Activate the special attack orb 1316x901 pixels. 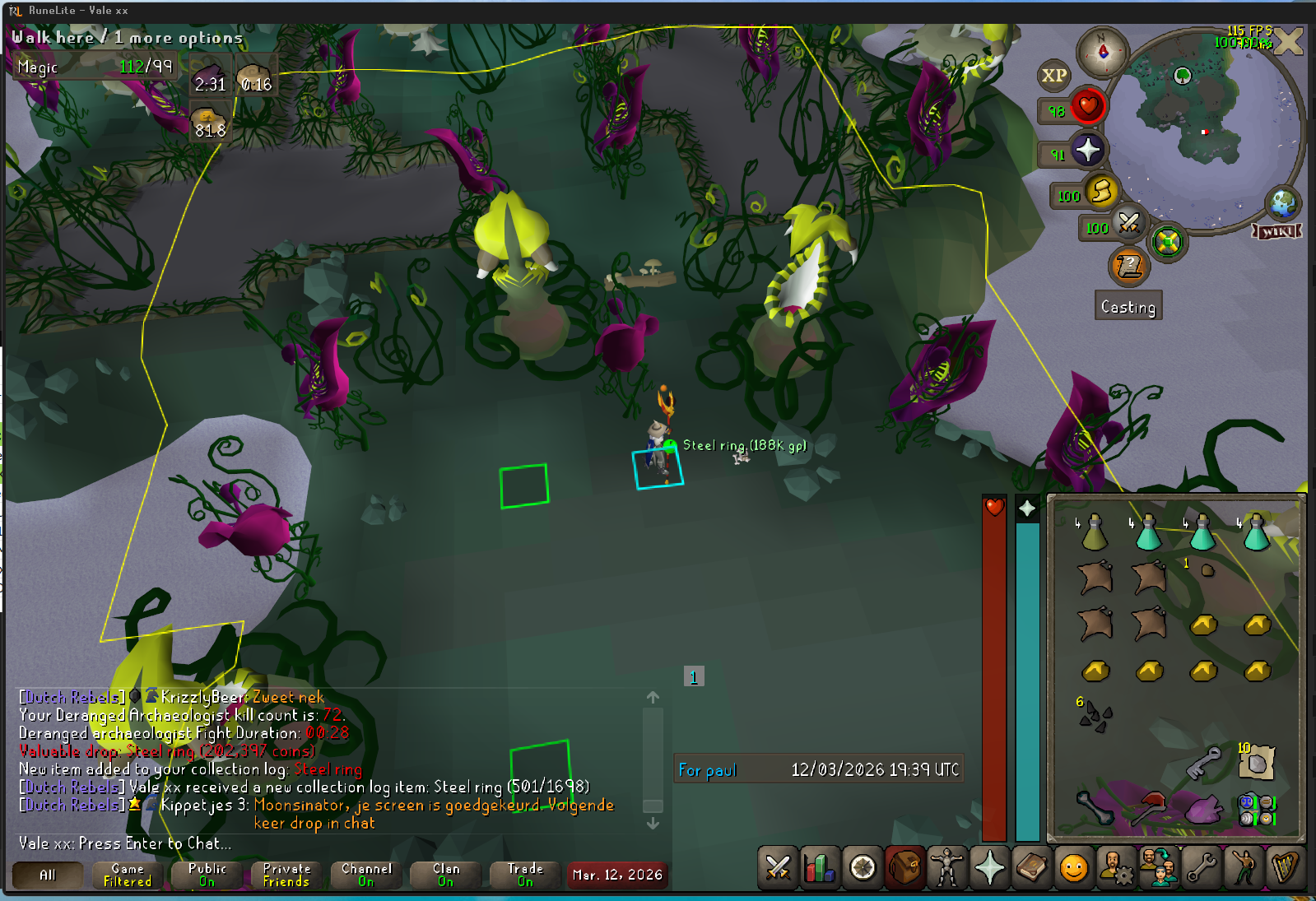click(1129, 223)
